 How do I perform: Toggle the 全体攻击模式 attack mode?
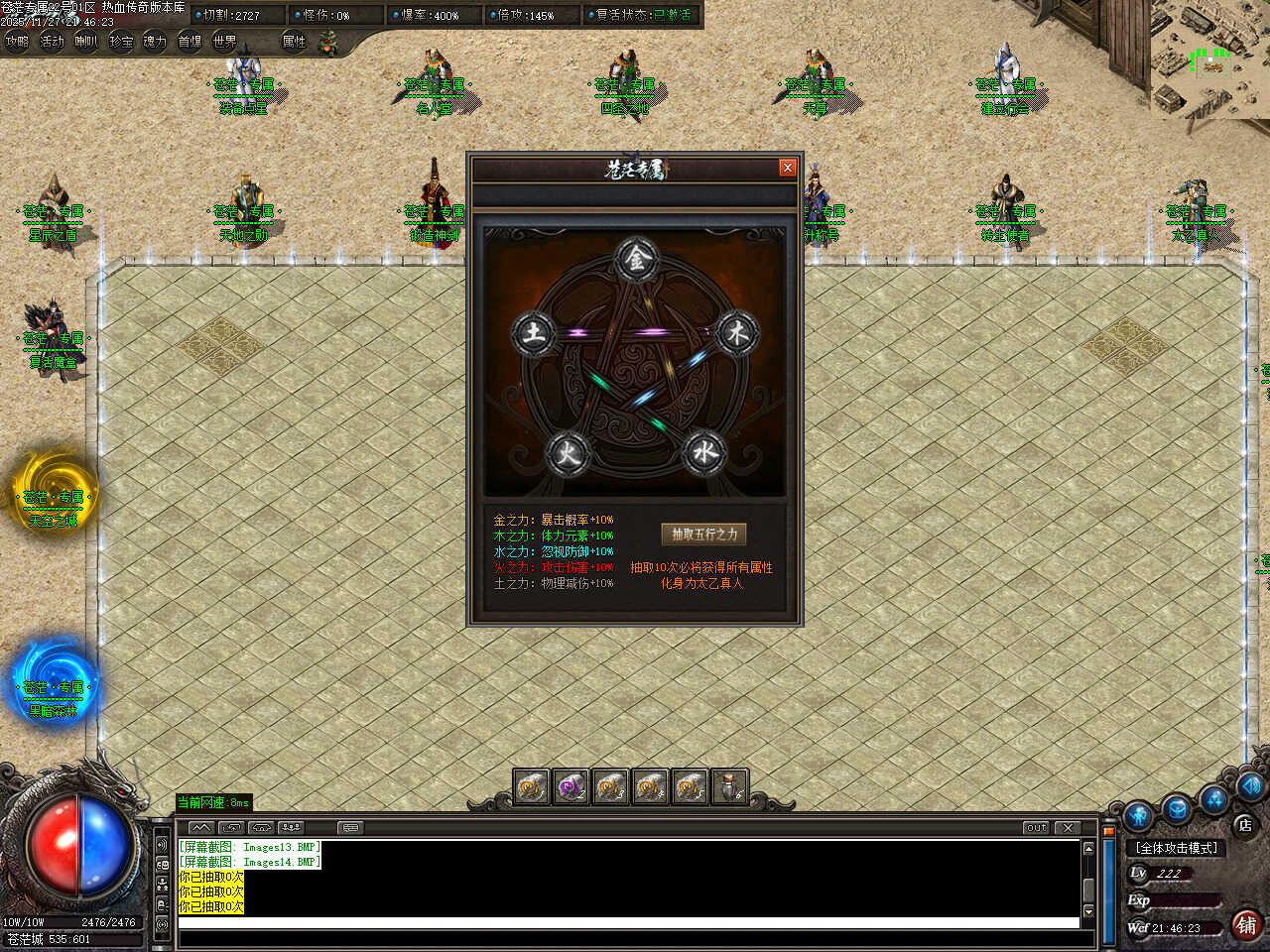pyautogui.click(x=1178, y=848)
